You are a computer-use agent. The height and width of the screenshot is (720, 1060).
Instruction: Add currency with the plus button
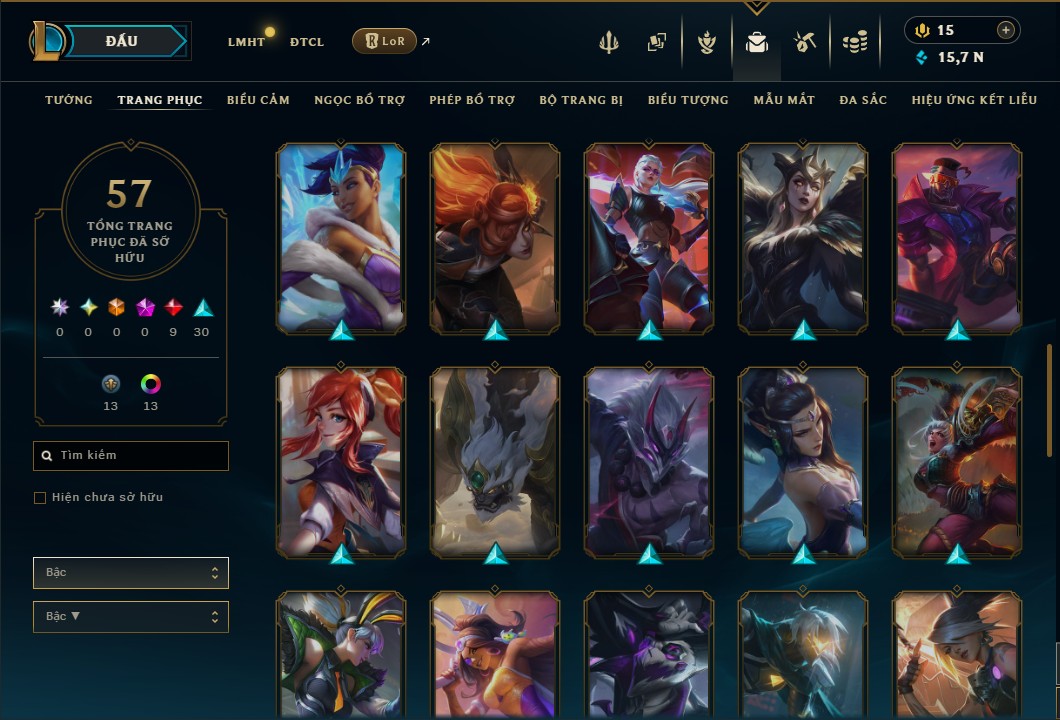(1006, 31)
